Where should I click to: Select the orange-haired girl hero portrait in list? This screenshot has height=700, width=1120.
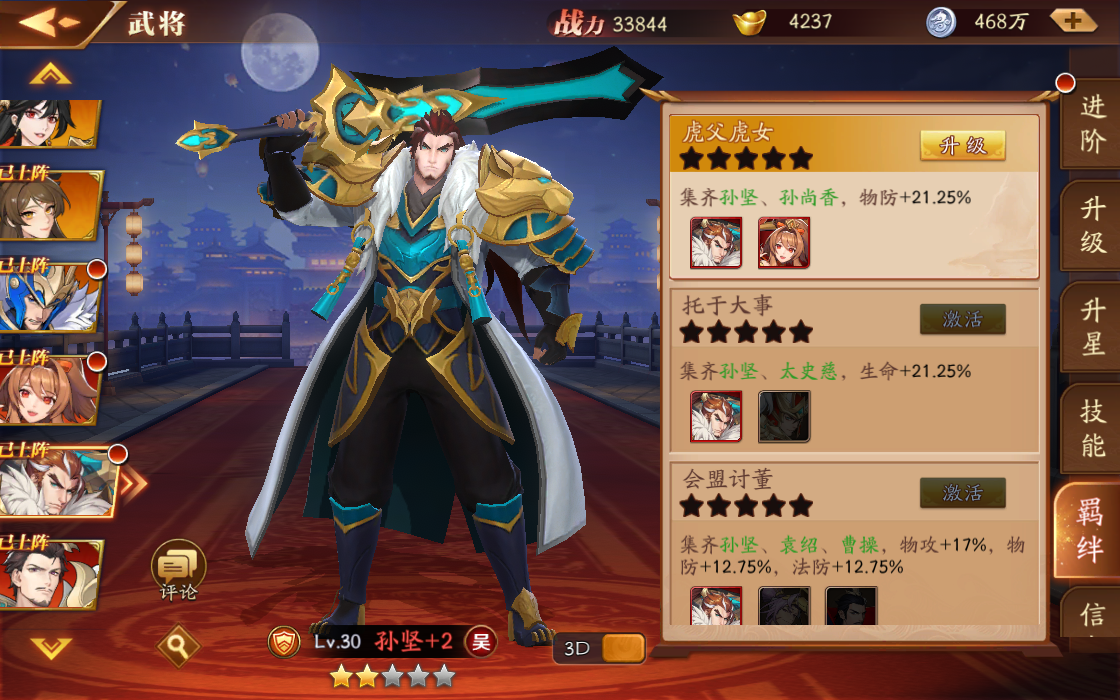pyautogui.click(x=48, y=389)
